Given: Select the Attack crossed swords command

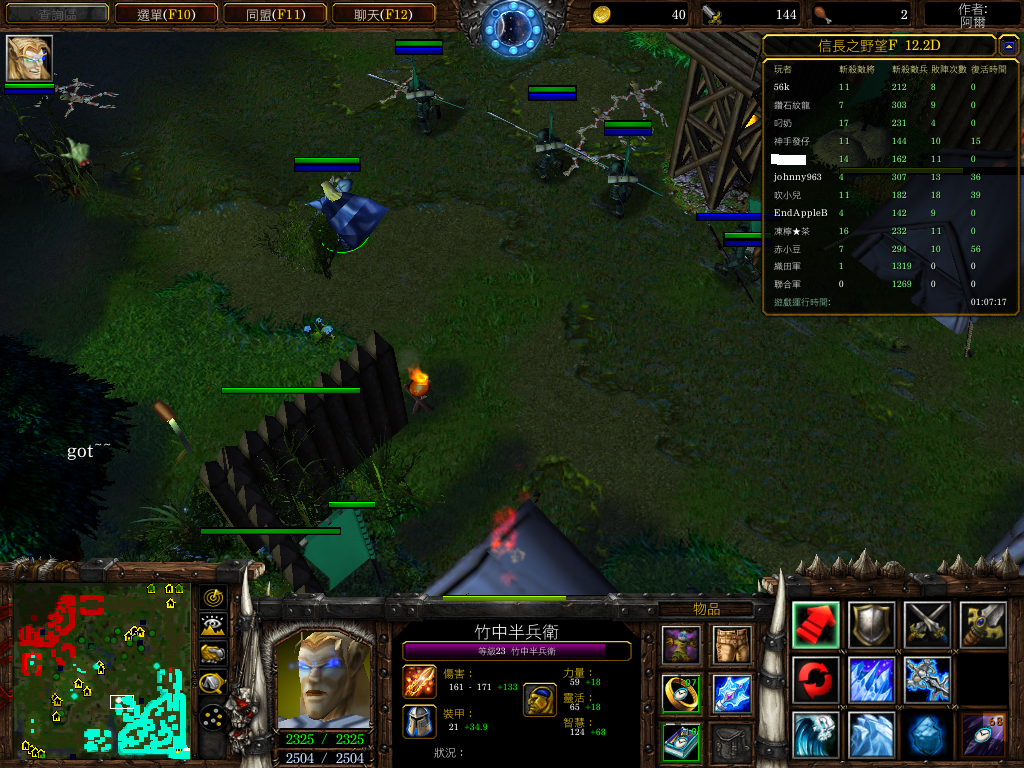Looking at the screenshot, I should click(x=926, y=625).
